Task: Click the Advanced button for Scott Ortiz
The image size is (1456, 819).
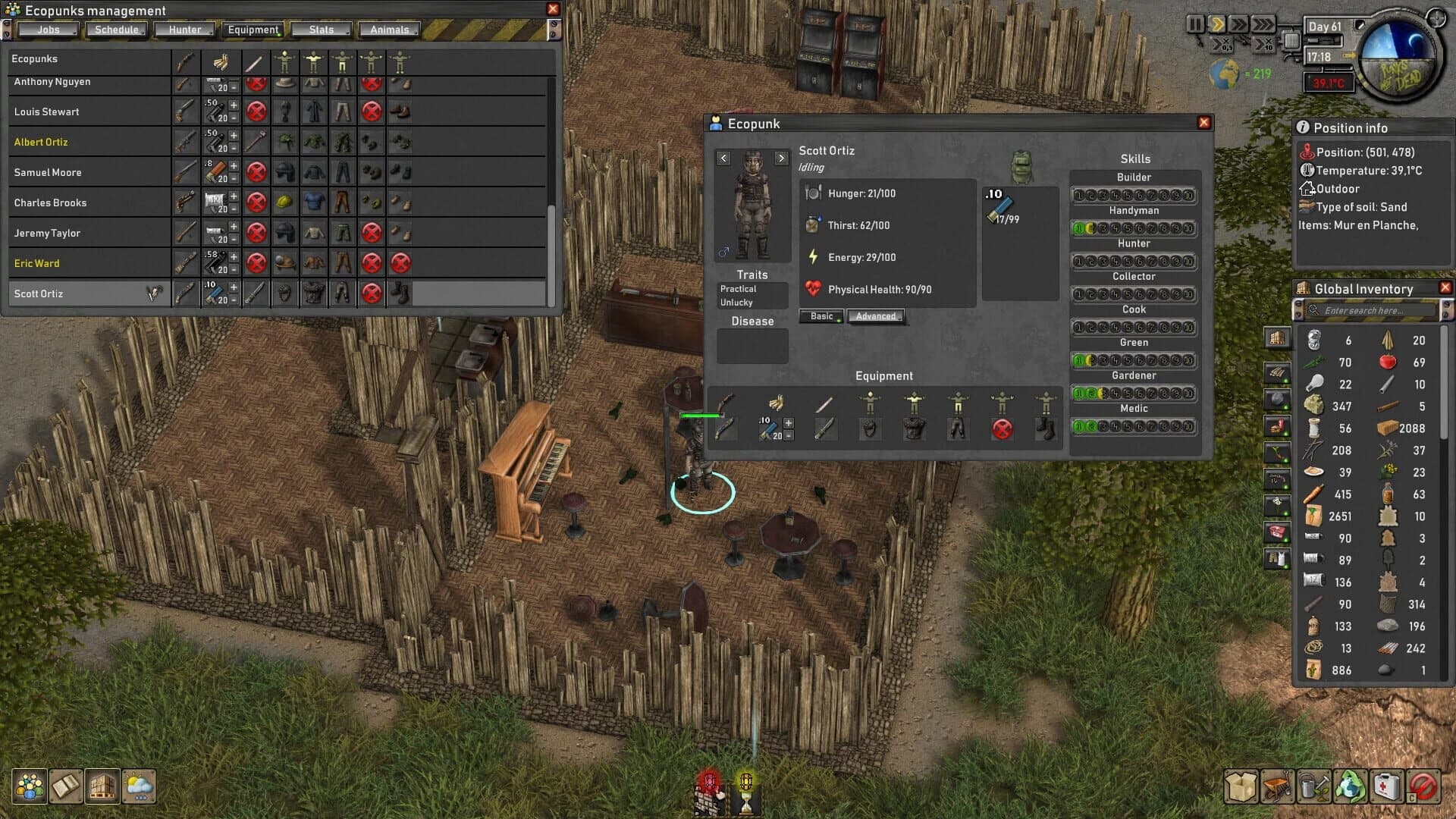Action: pyautogui.click(x=876, y=316)
